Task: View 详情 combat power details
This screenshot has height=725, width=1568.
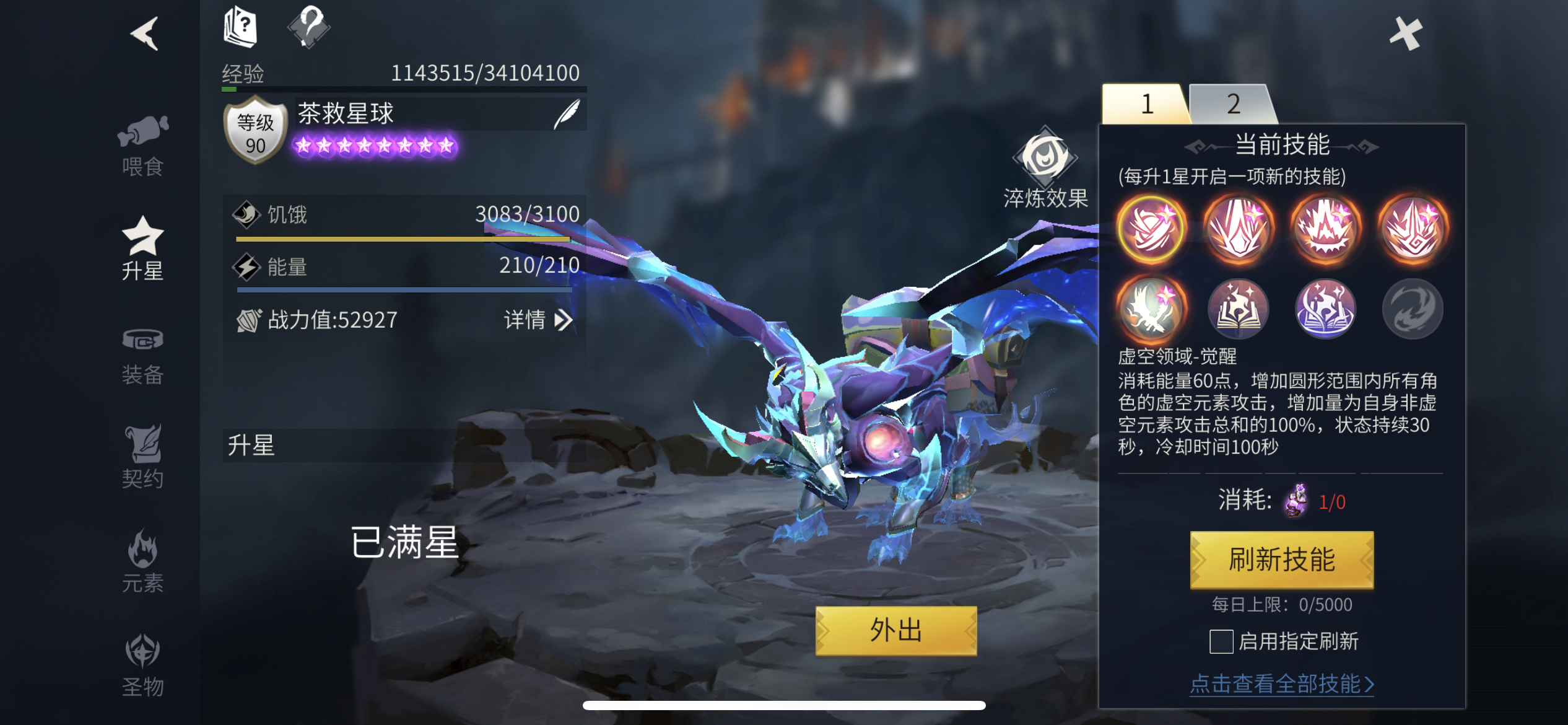Action: tap(538, 320)
